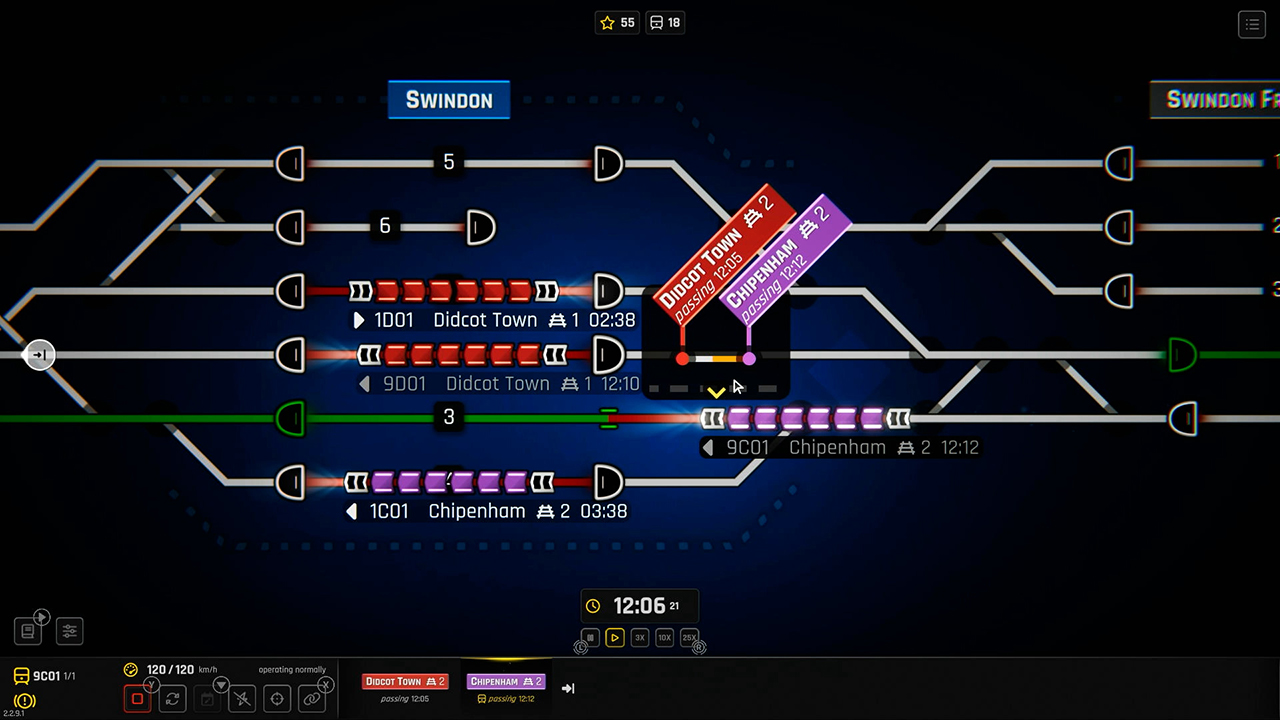Enable 25X game speed
Screen dimensions: 1280x720
(689, 637)
